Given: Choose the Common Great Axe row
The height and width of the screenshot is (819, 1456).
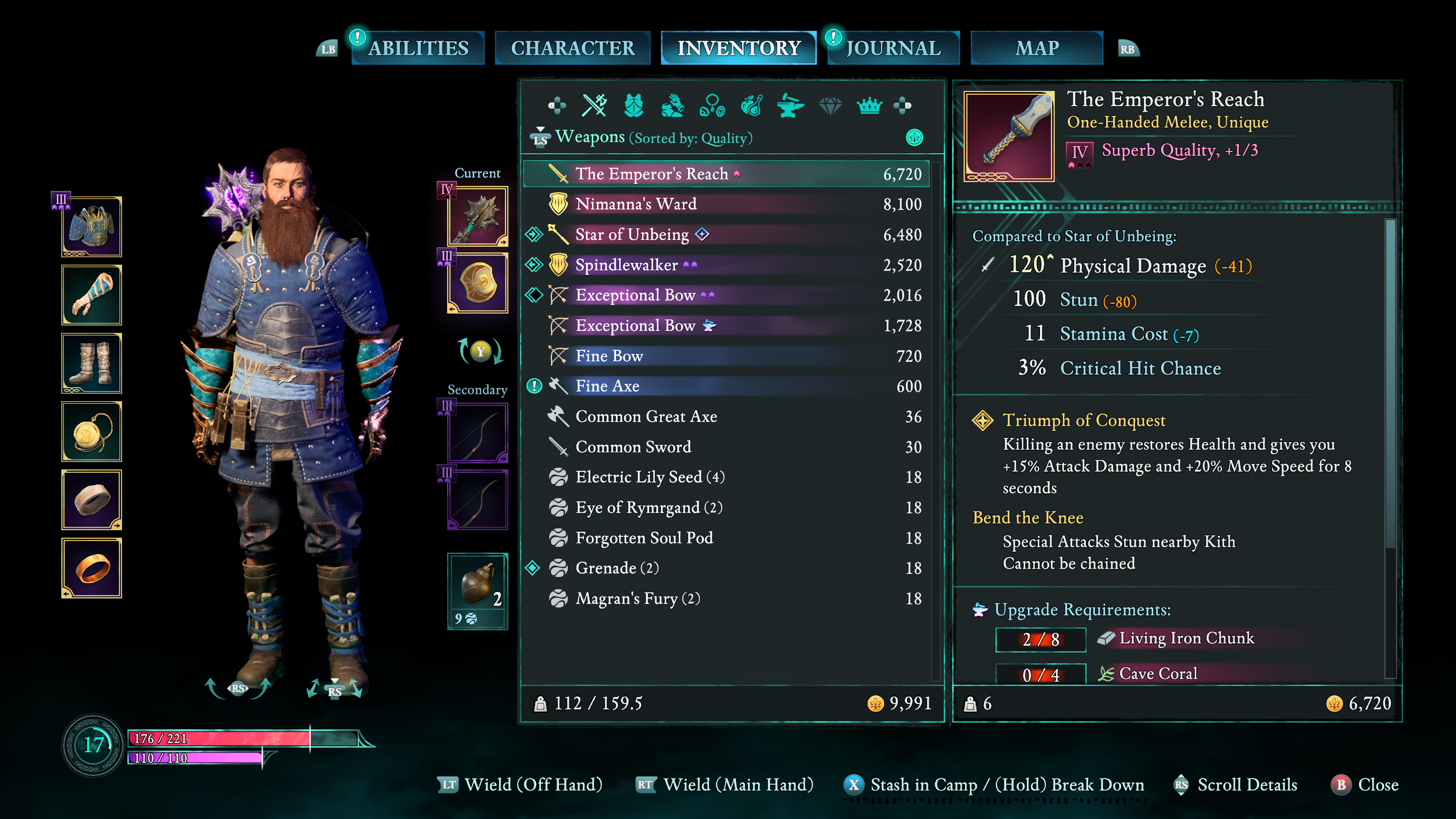Looking at the screenshot, I should pos(645,417).
